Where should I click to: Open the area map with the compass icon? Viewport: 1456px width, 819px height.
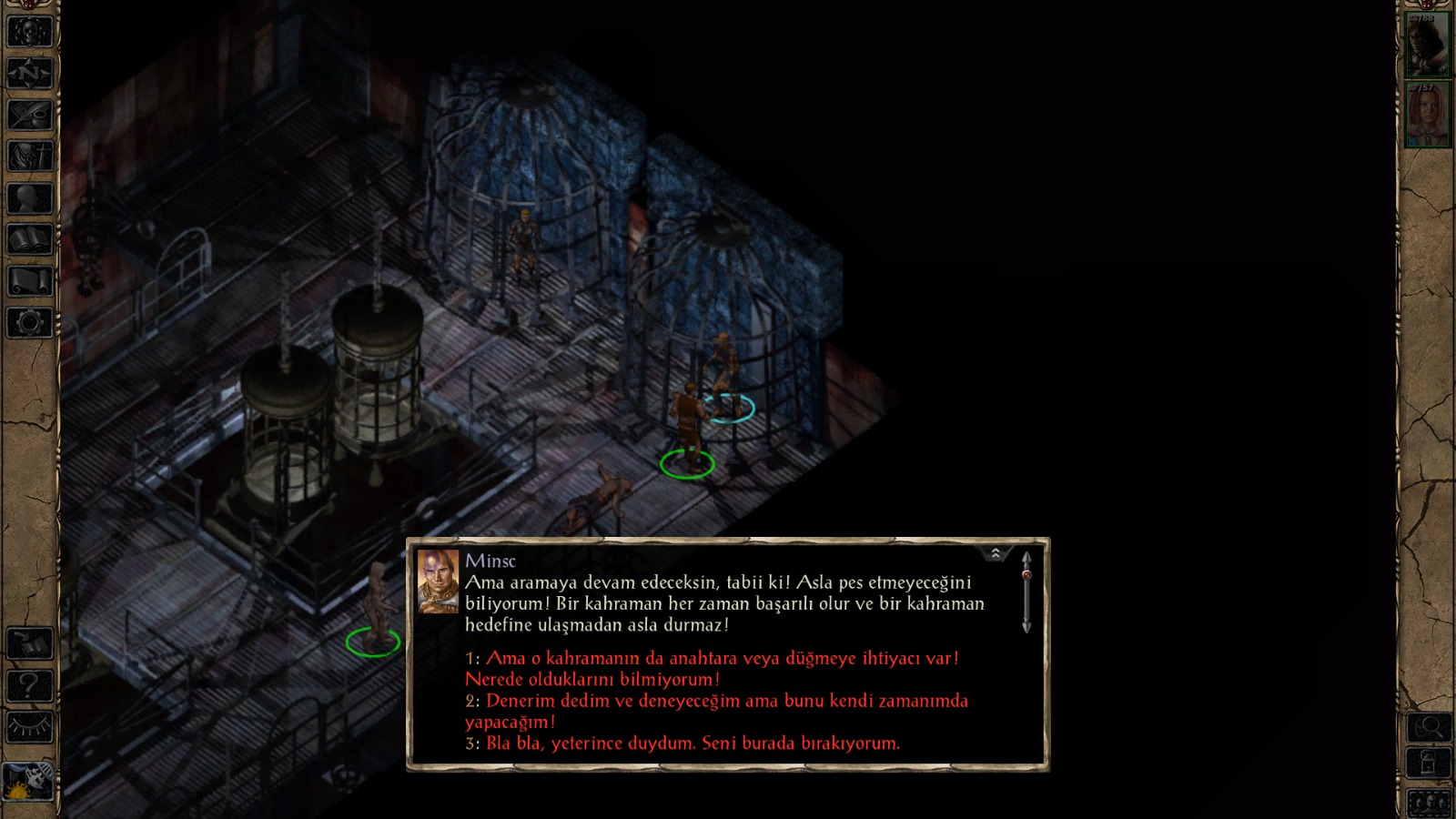[x=29, y=73]
